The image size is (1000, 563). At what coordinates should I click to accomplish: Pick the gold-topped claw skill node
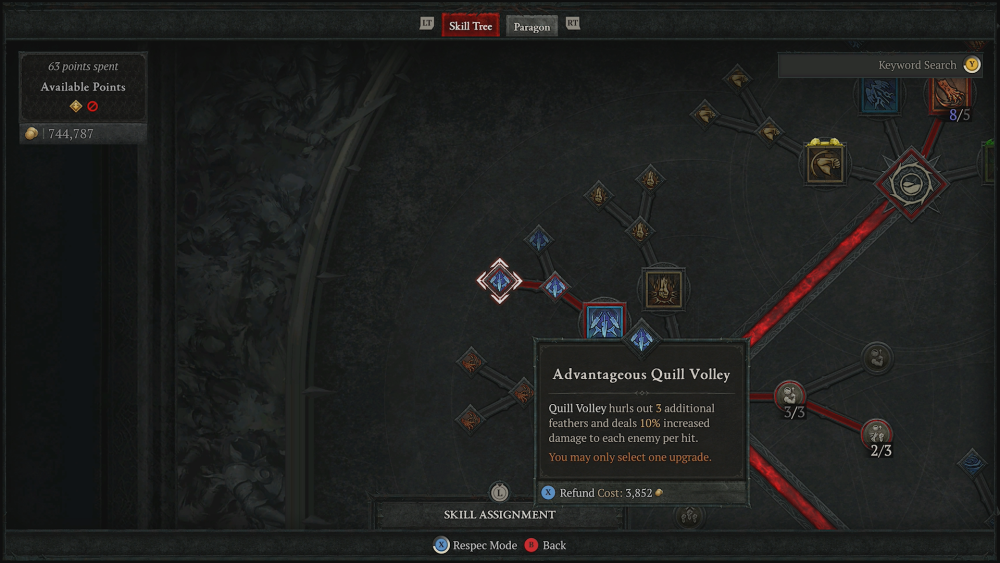[825, 165]
